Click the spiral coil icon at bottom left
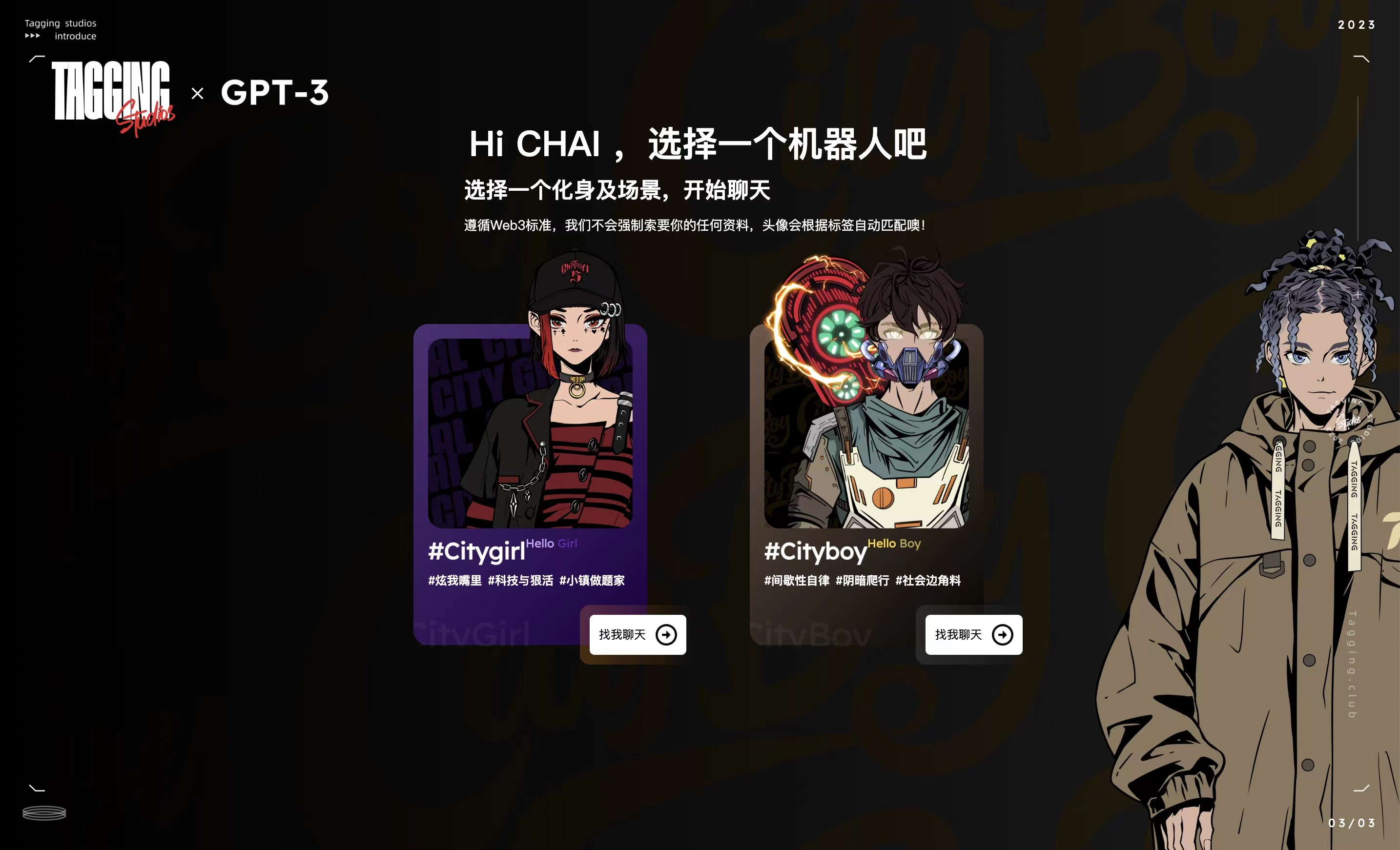Screen dimensions: 1400x850 pyautogui.click(x=44, y=813)
